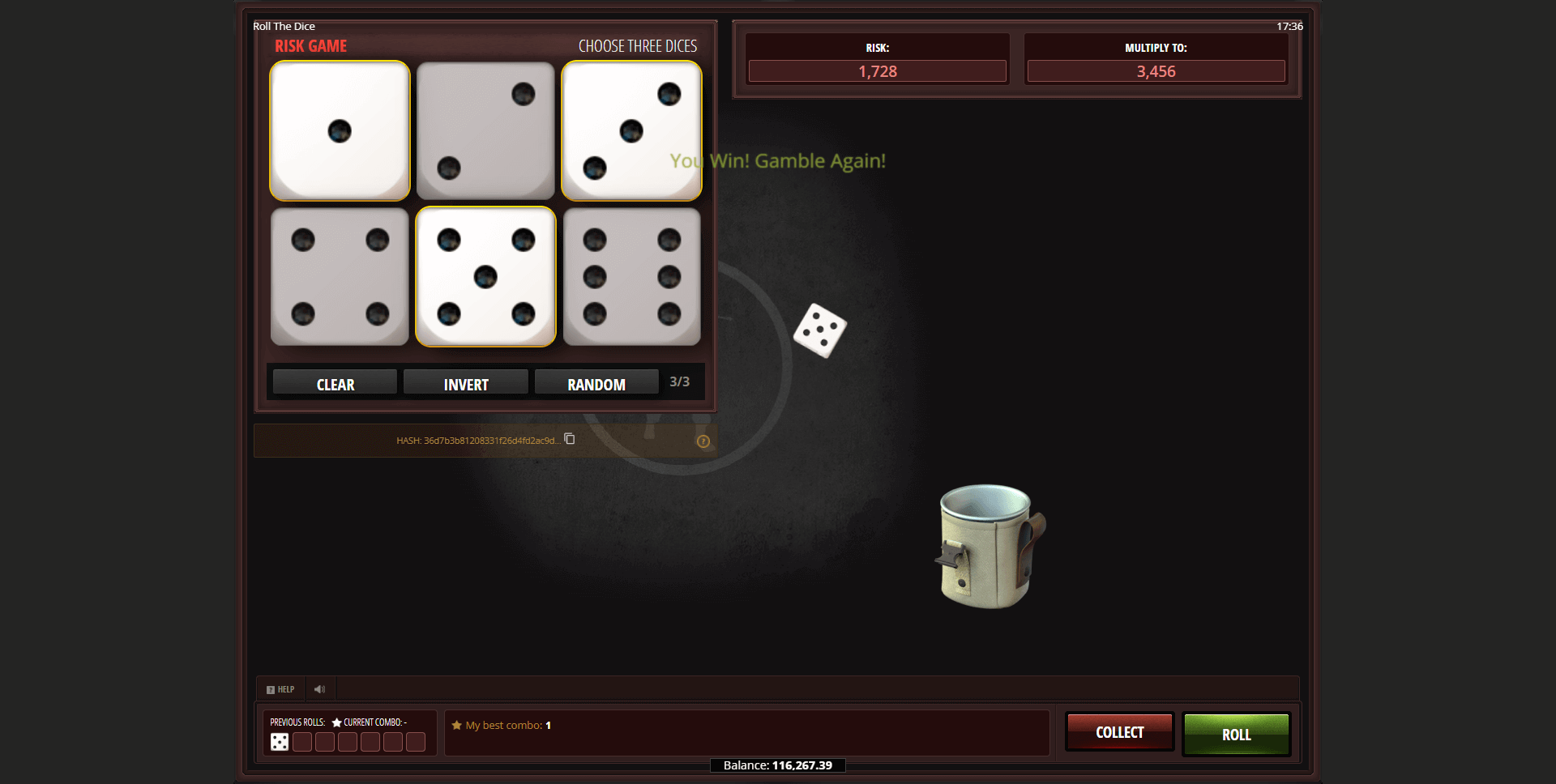Show hash info via circled icon
Screen dimensions: 1556x784
pyautogui.click(x=703, y=441)
